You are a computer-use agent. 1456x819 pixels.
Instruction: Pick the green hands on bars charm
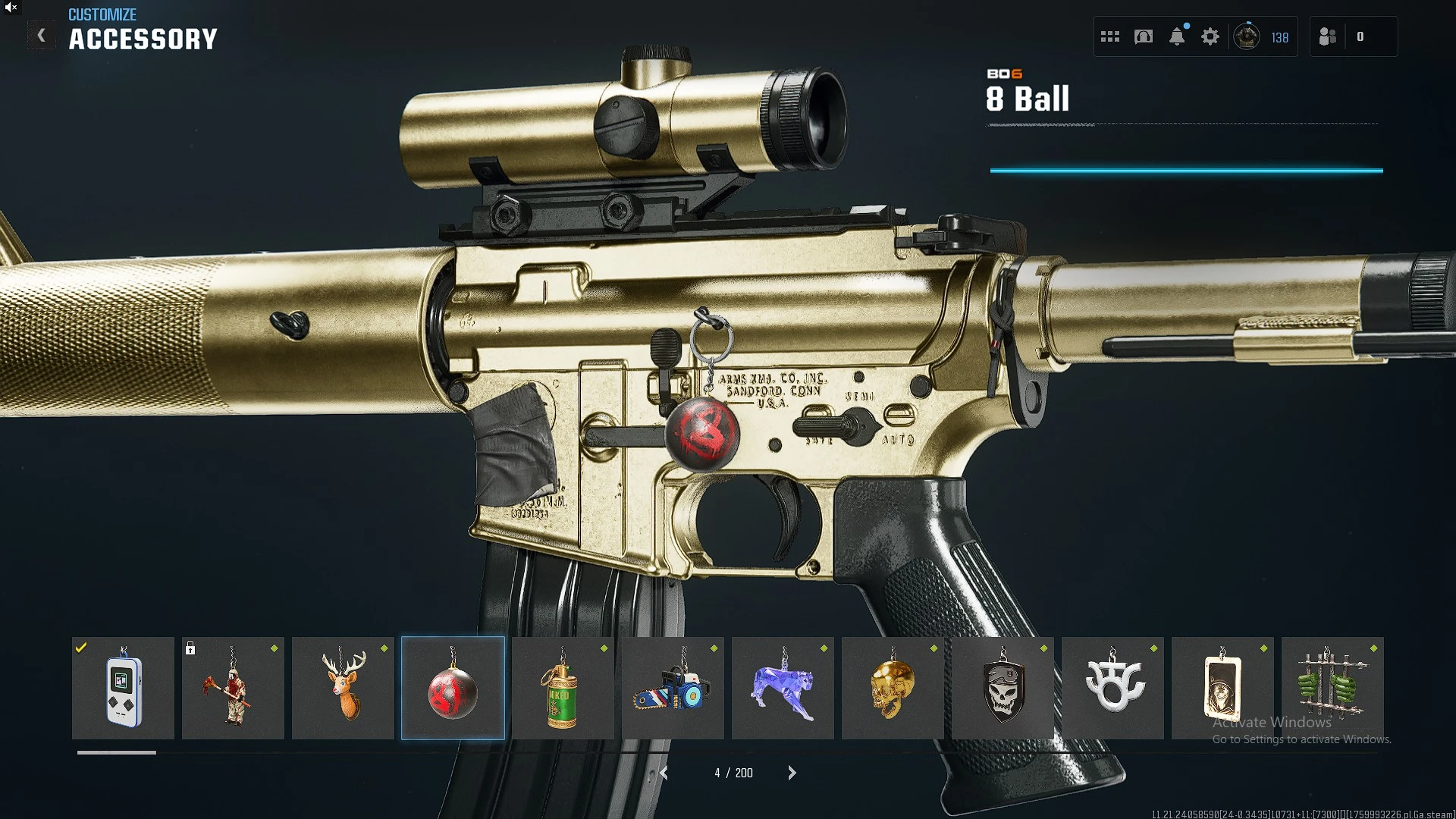coord(1332,688)
